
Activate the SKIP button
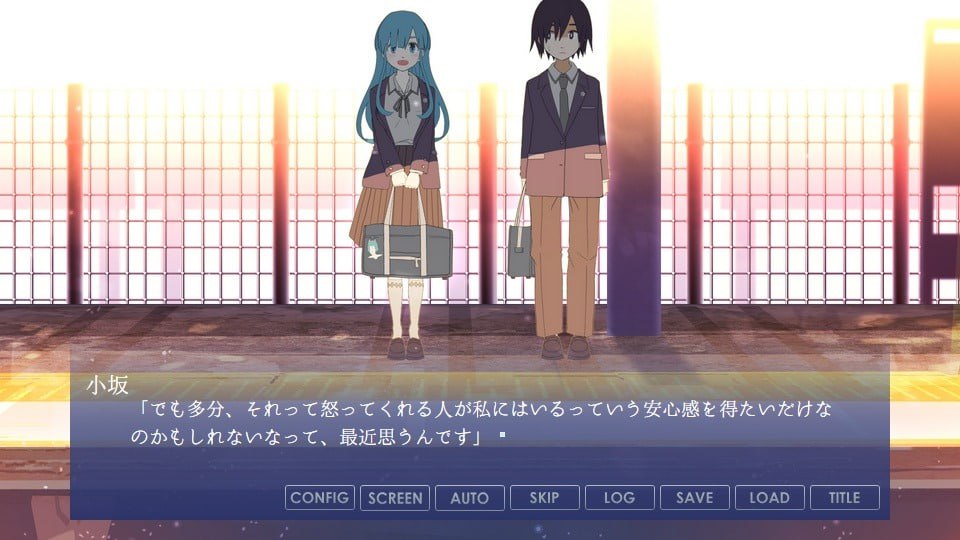(x=545, y=497)
